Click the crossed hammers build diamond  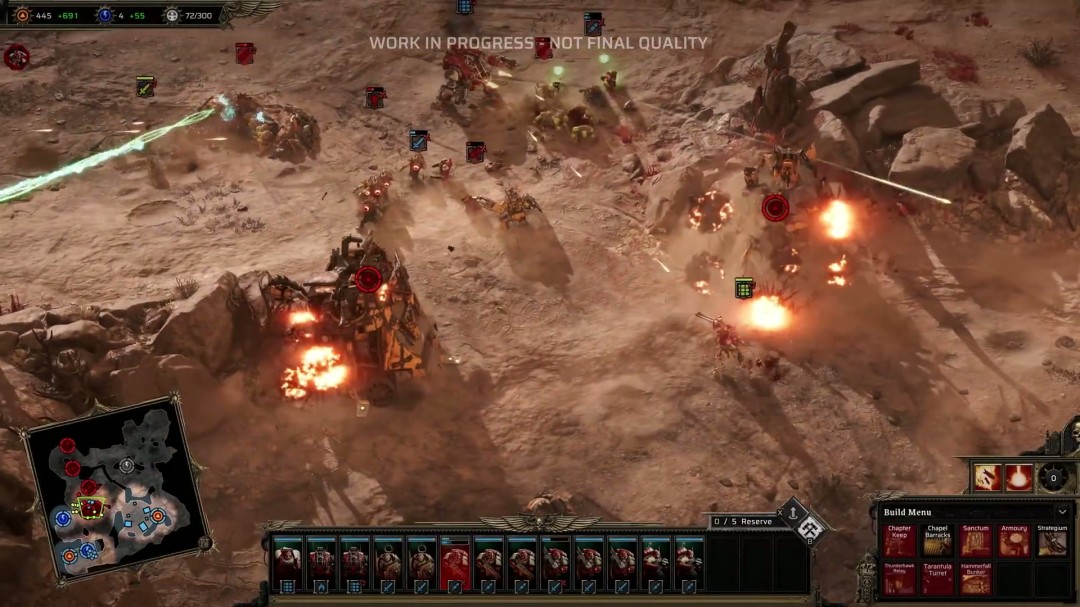coord(808,528)
